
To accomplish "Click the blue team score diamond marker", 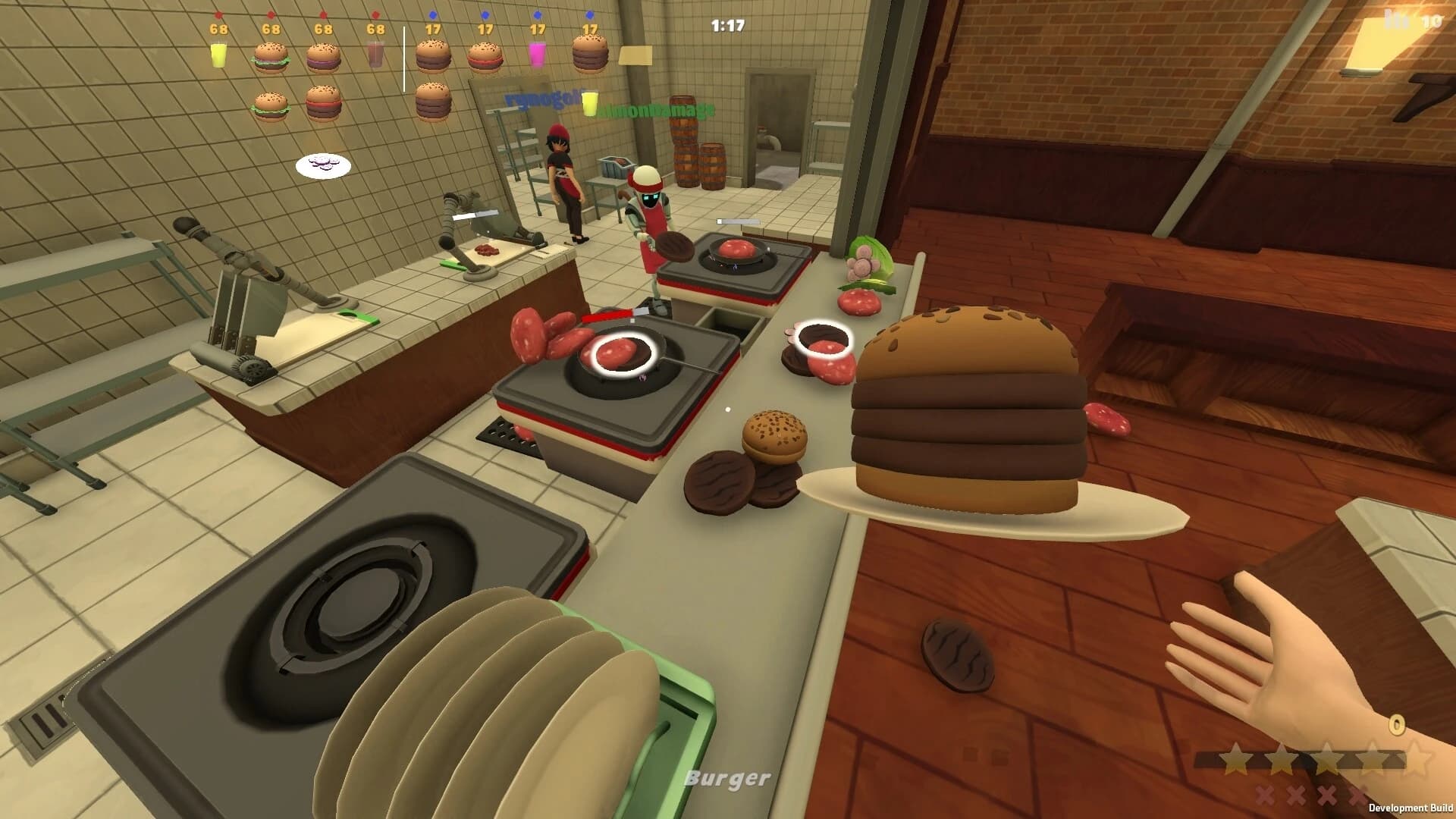I will coord(431,14).
